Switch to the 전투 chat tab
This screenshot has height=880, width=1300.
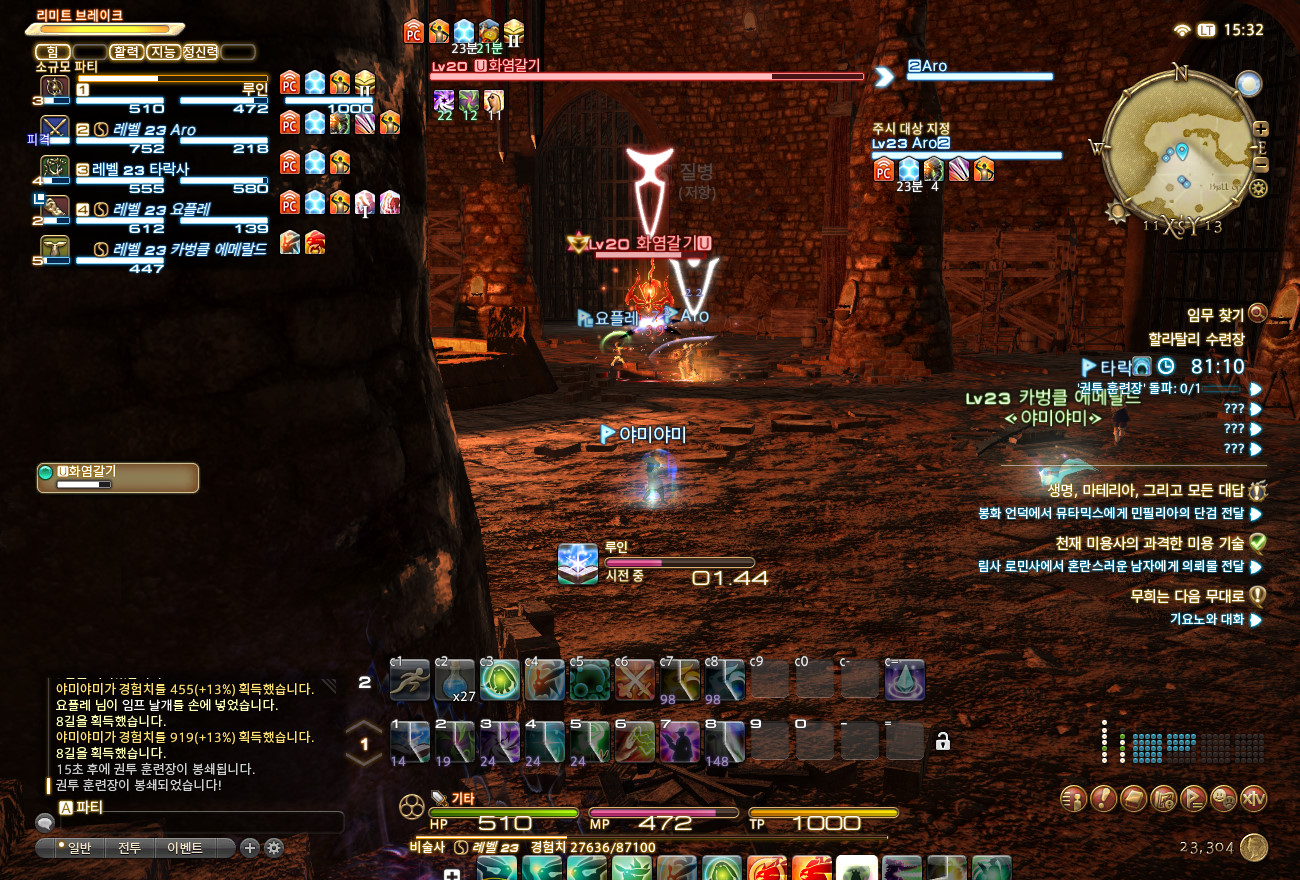point(129,848)
